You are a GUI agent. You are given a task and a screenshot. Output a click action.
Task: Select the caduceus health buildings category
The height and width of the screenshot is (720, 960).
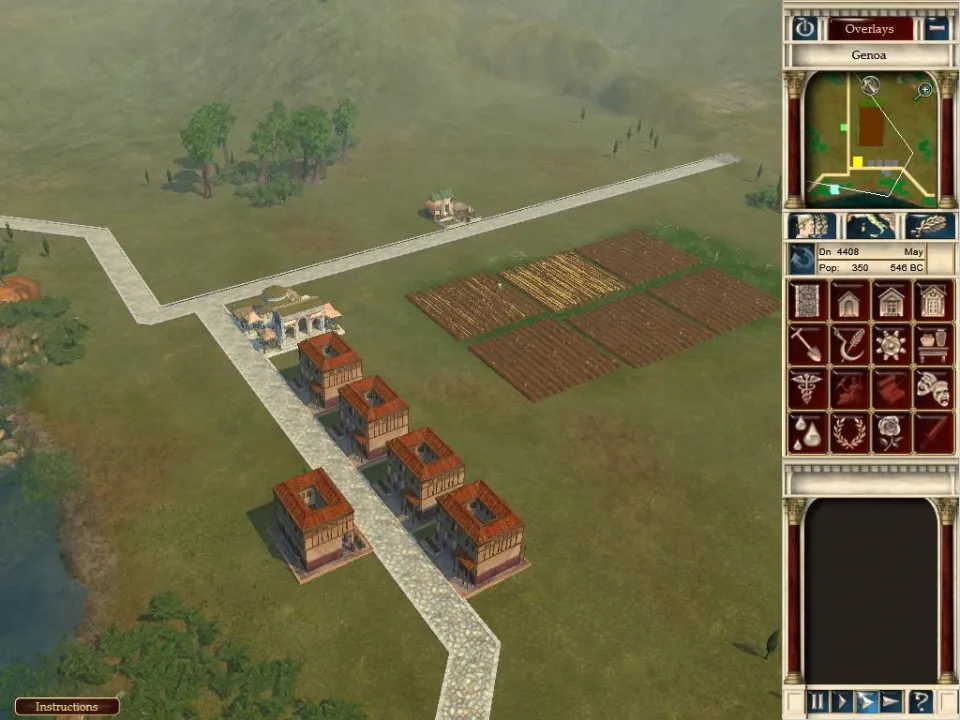pos(808,388)
